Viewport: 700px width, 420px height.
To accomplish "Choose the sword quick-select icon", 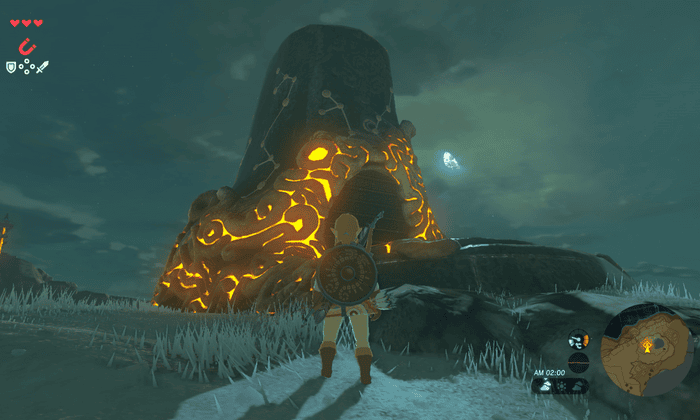I will [x=43, y=67].
